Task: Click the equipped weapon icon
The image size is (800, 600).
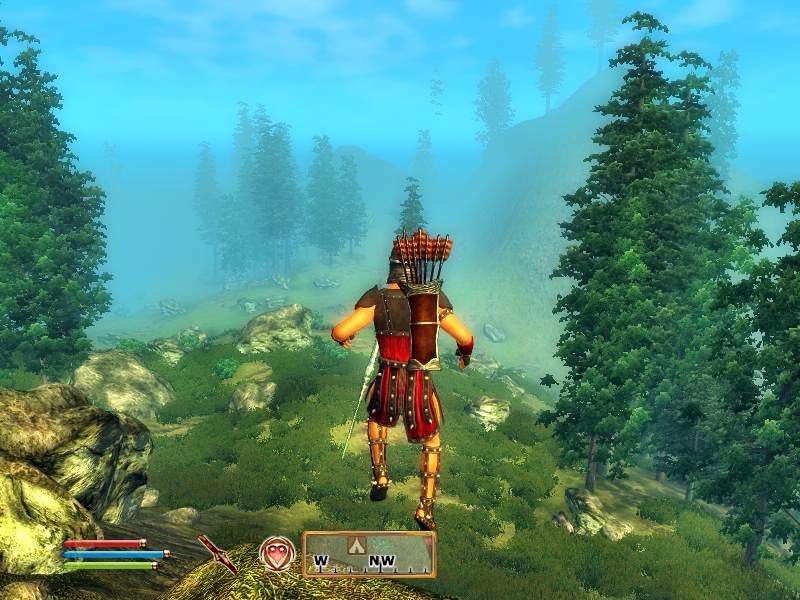Action: click(x=216, y=553)
